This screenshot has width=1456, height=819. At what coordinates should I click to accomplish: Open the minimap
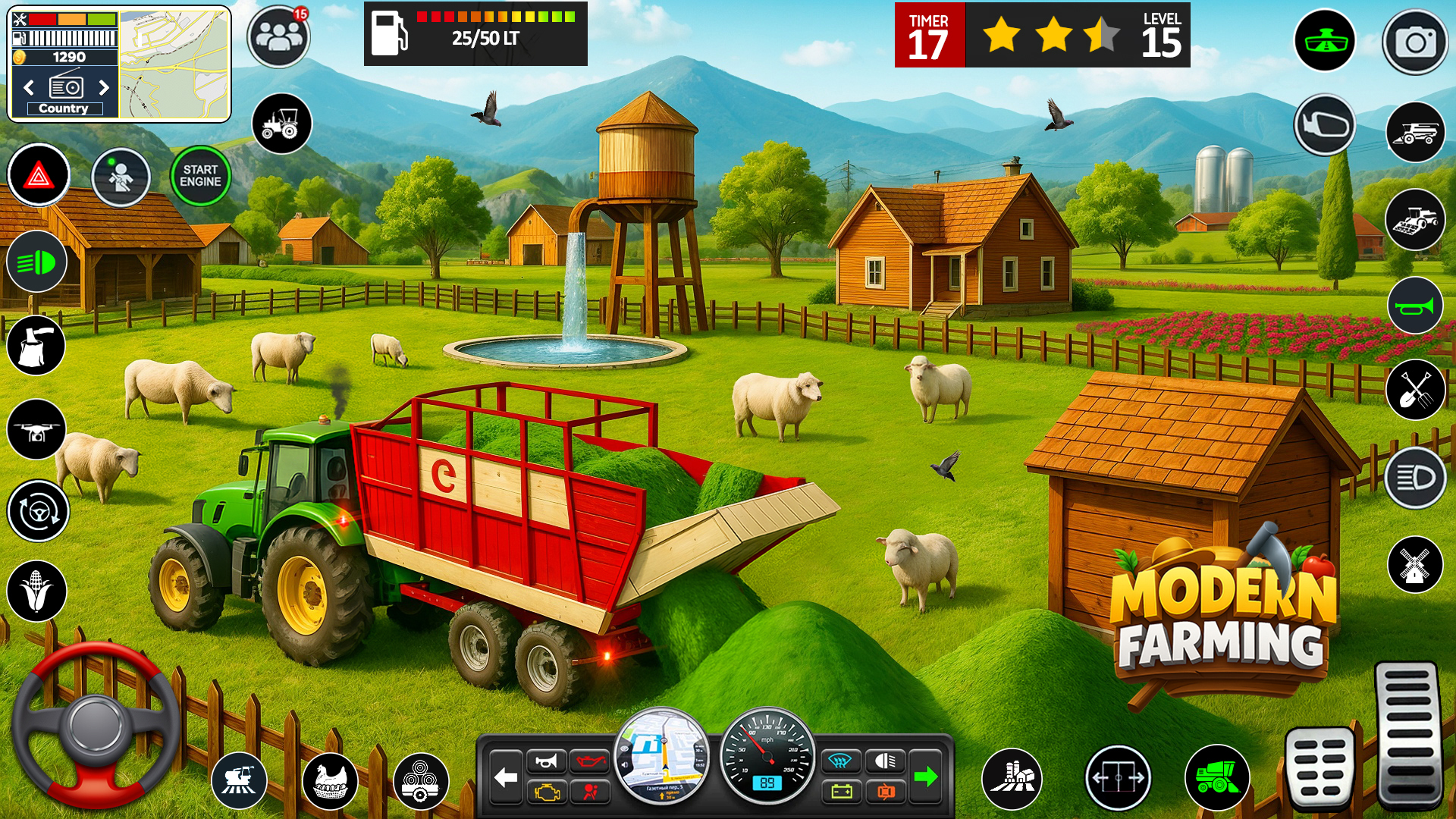pos(174,64)
